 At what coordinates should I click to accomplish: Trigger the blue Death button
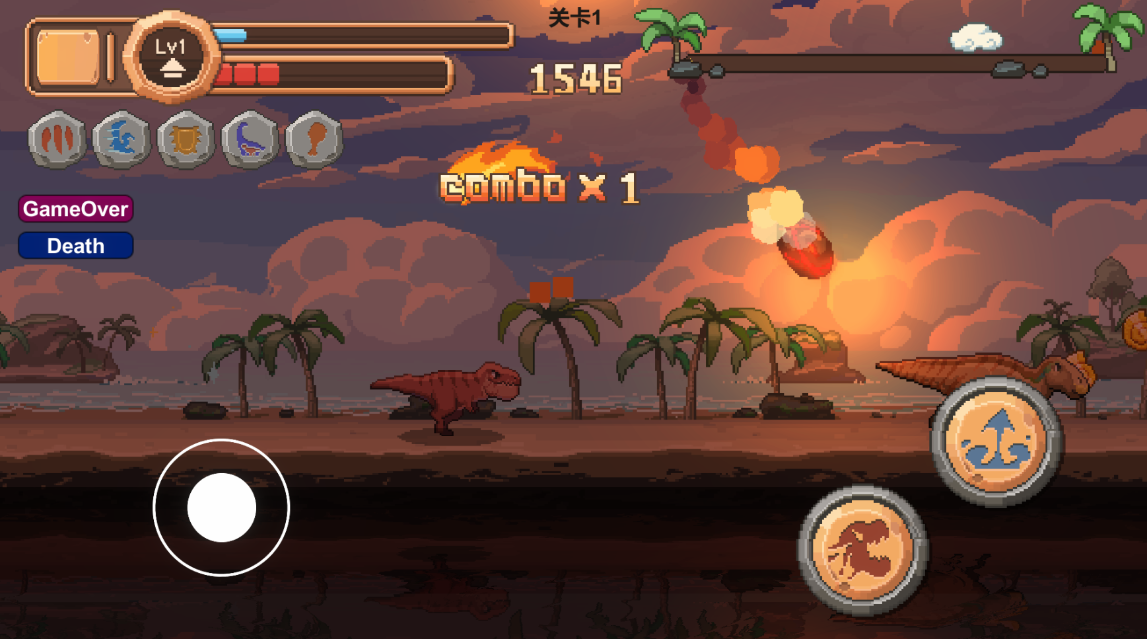click(75, 245)
